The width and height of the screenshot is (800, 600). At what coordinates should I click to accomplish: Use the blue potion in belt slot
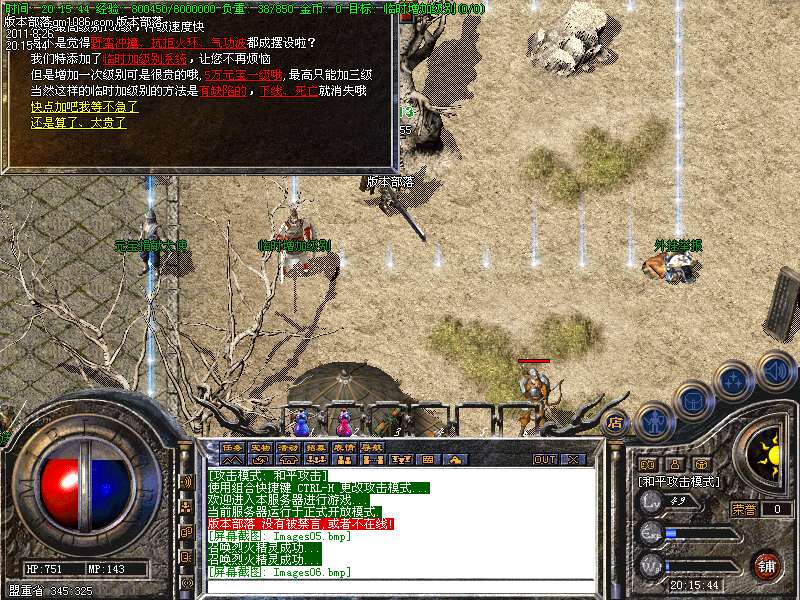pyautogui.click(x=300, y=421)
